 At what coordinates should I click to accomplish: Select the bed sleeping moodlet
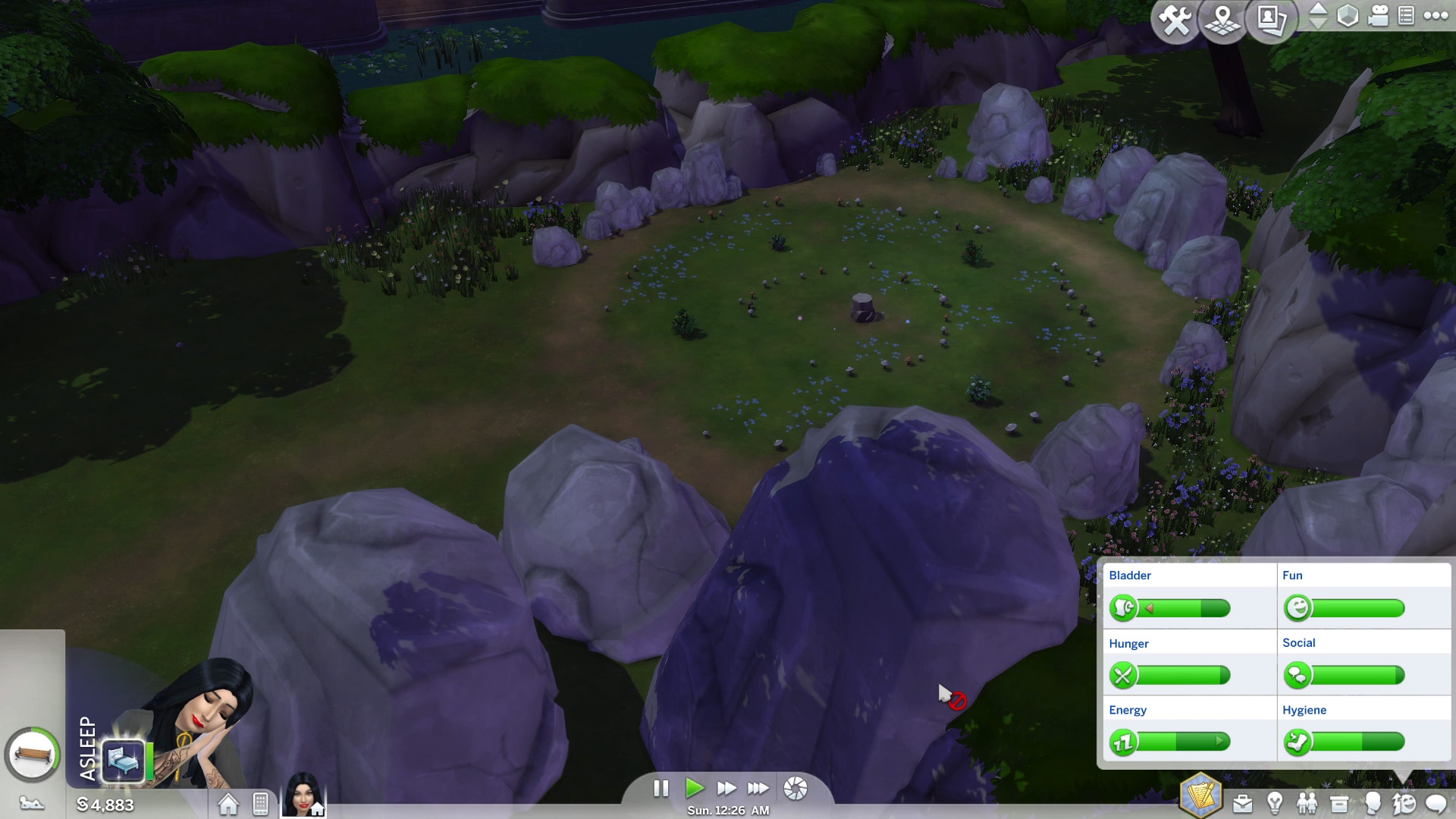[124, 759]
